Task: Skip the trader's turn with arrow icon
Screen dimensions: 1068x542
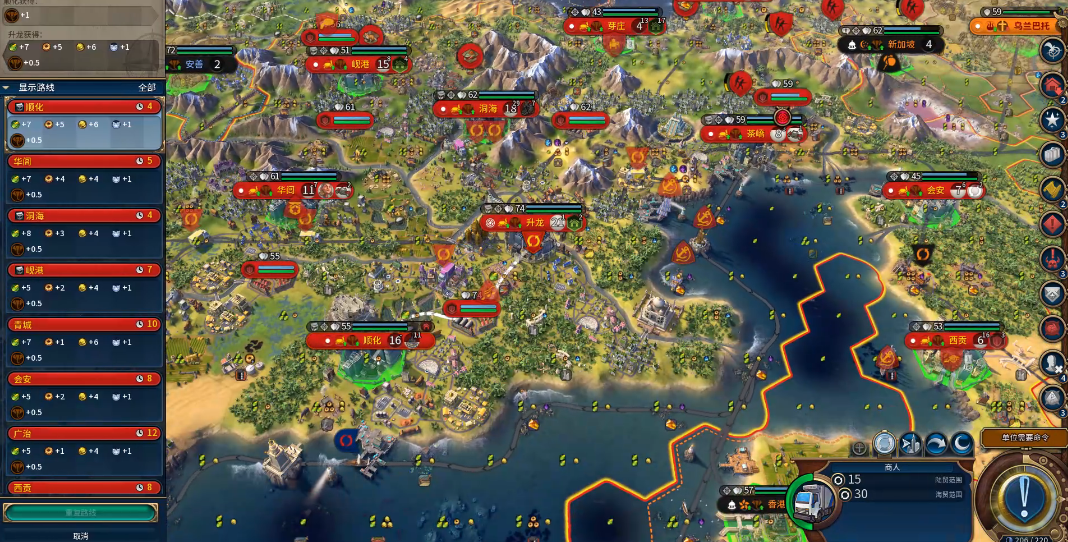Action: pos(936,444)
